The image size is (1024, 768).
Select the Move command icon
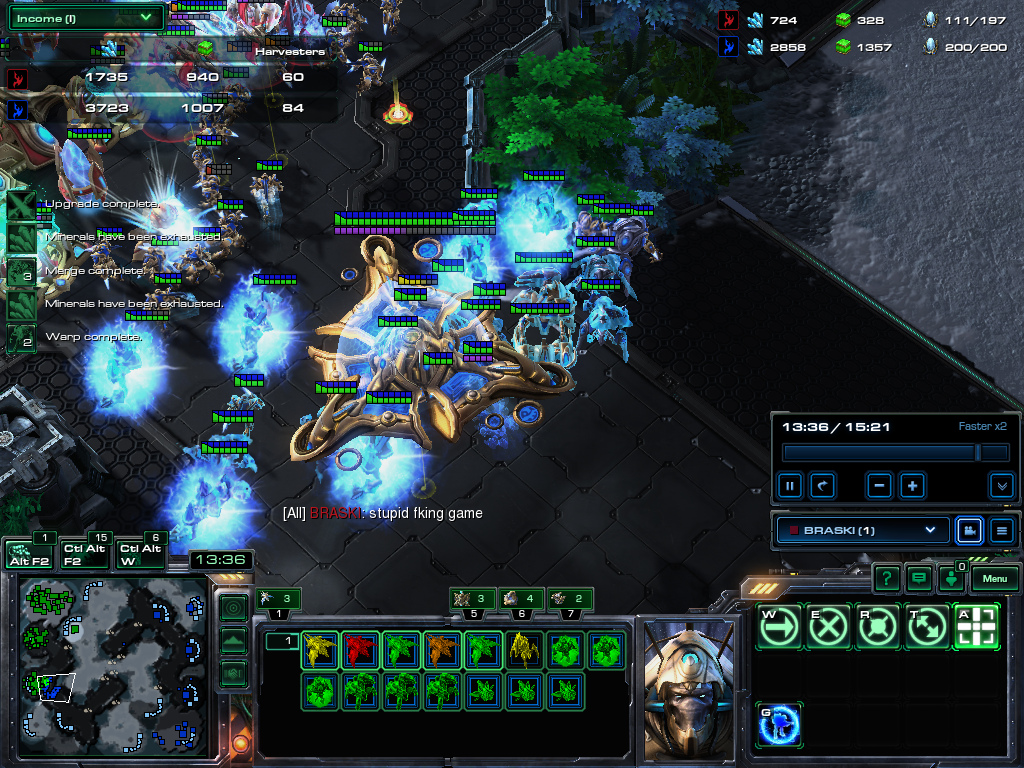(x=779, y=627)
